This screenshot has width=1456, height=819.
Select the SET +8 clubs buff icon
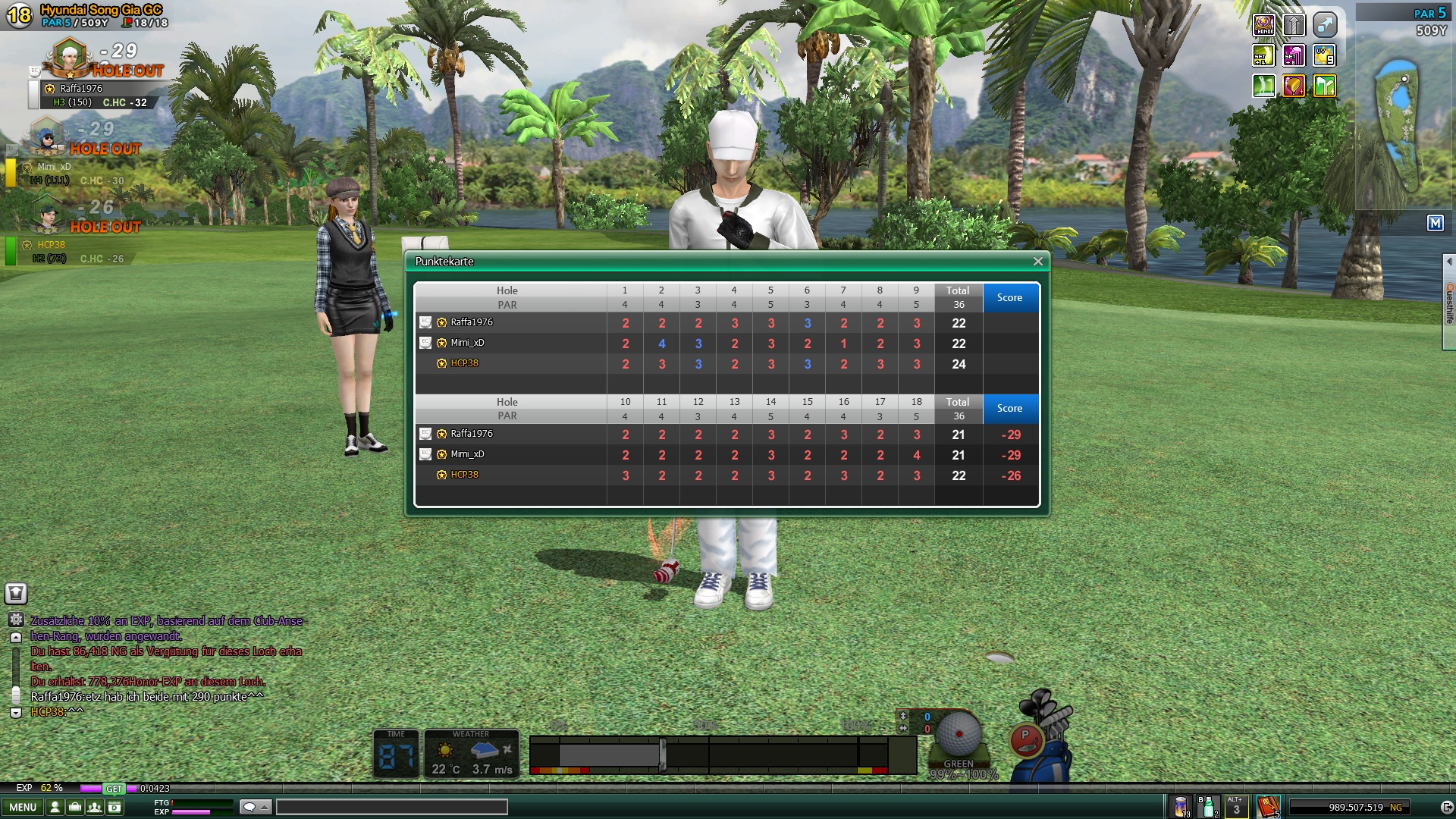(1294, 56)
